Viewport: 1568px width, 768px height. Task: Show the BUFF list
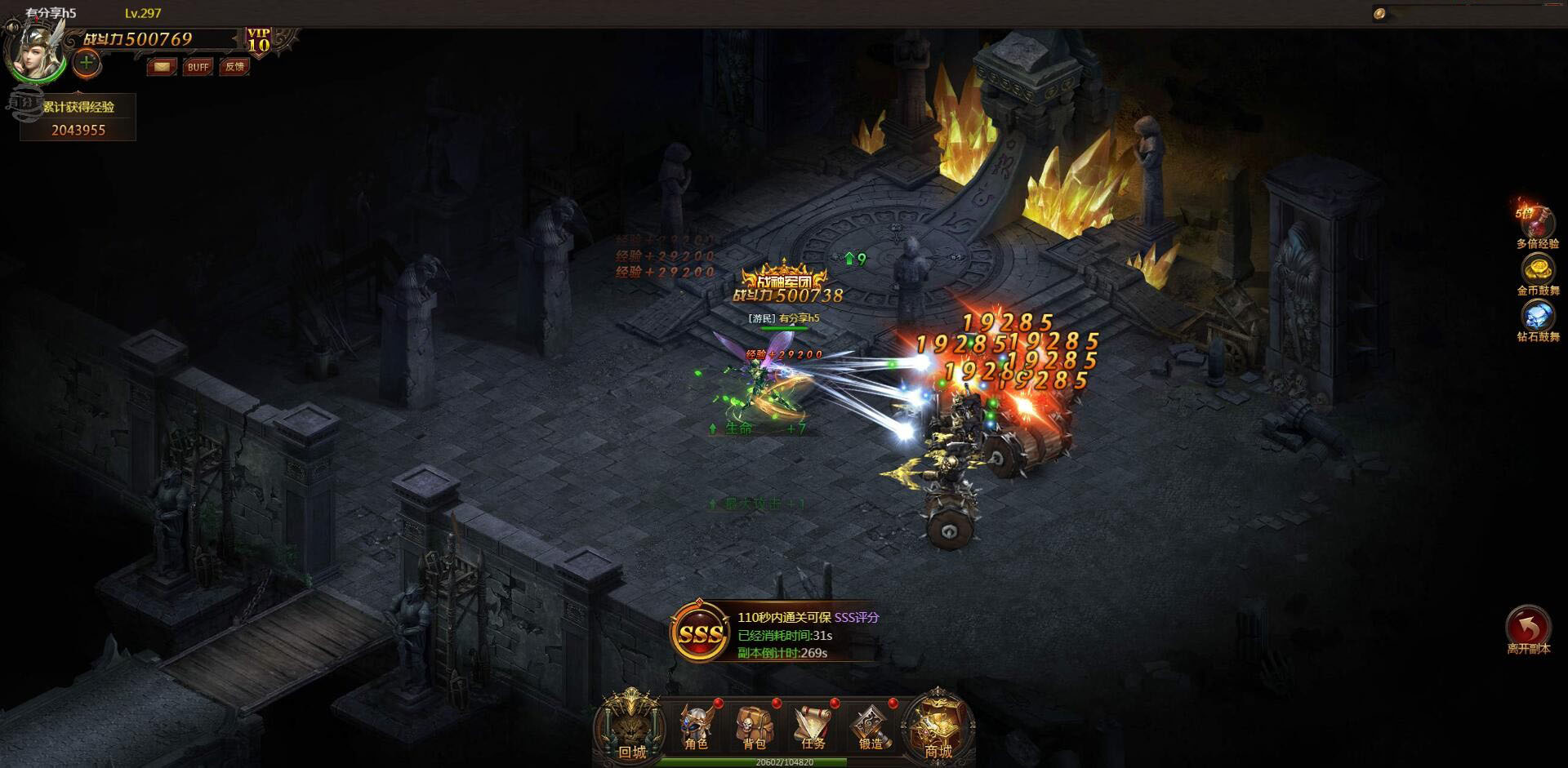[x=198, y=67]
